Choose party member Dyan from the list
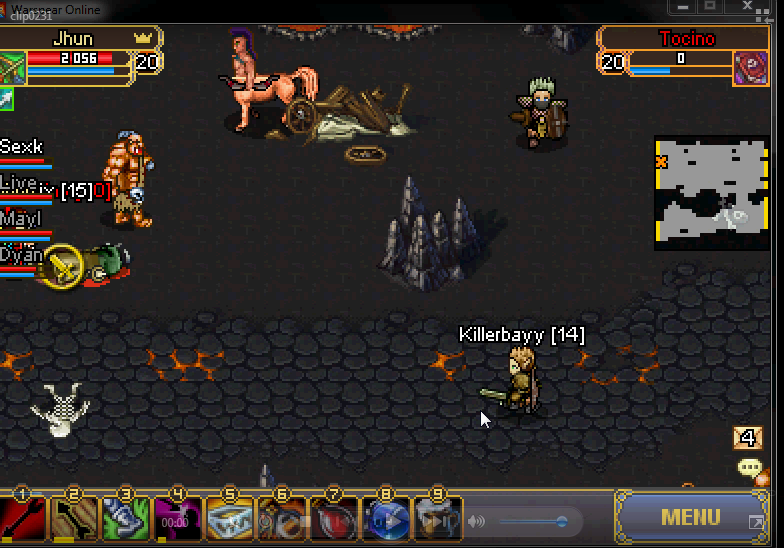This screenshot has width=784, height=548. 21,255
